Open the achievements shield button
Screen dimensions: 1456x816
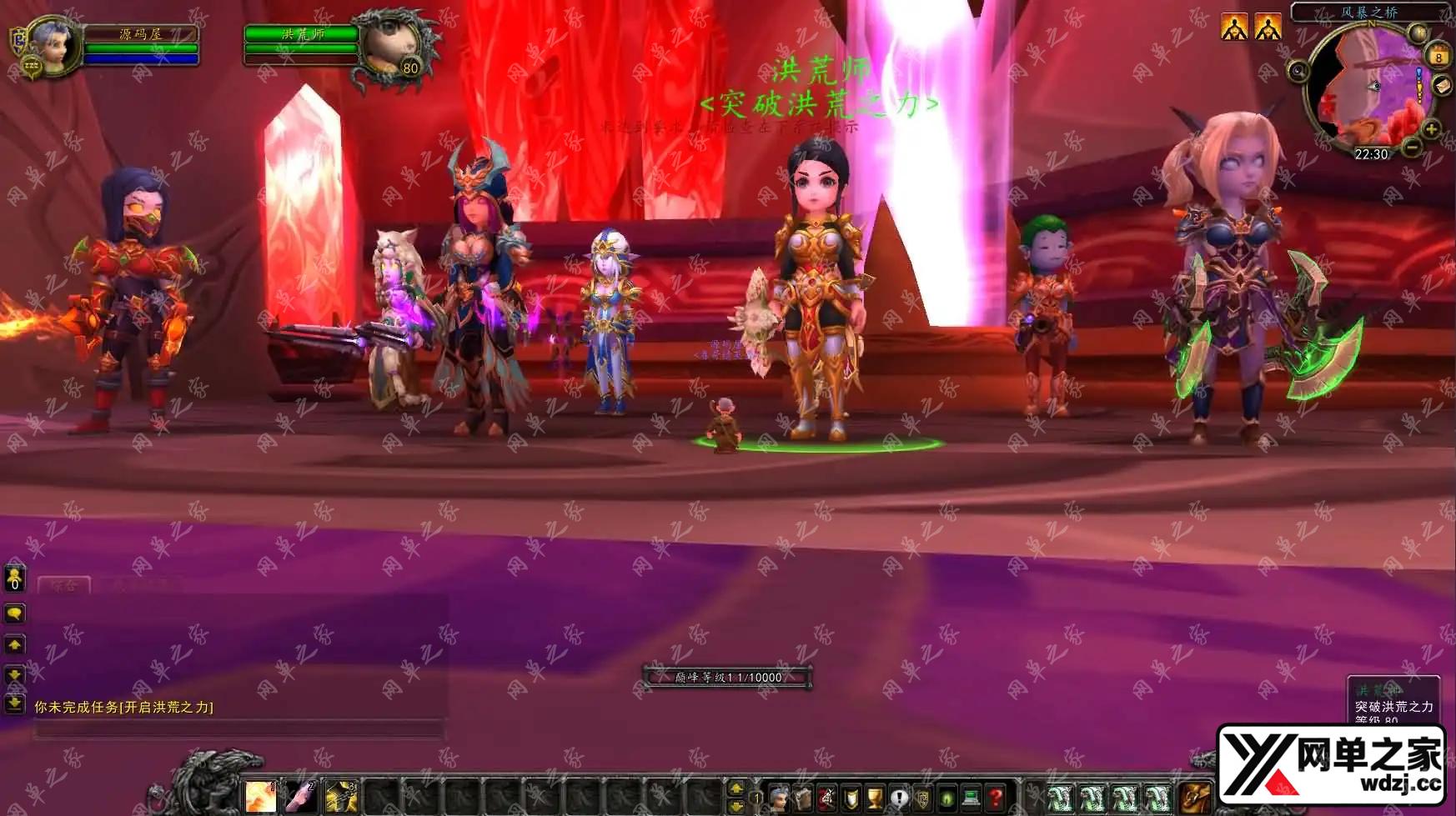[x=851, y=797]
